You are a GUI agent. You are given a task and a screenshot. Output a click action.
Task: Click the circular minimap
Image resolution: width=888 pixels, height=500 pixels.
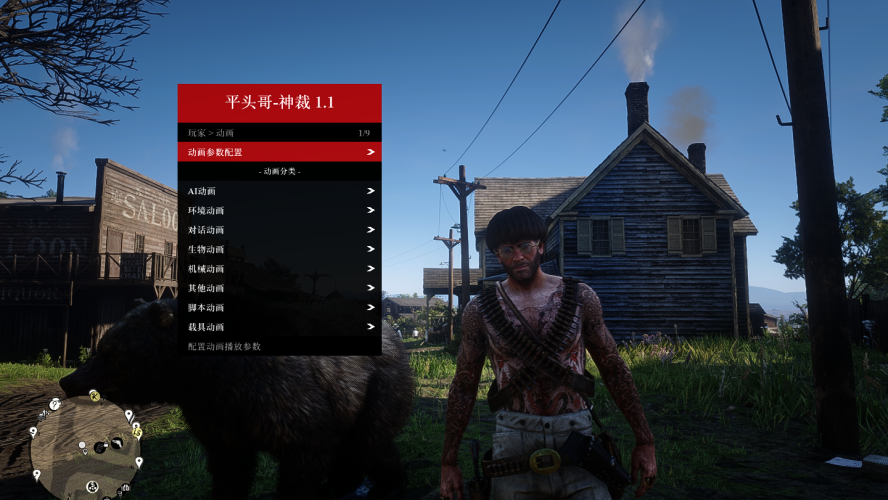click(x=85, y=445)
